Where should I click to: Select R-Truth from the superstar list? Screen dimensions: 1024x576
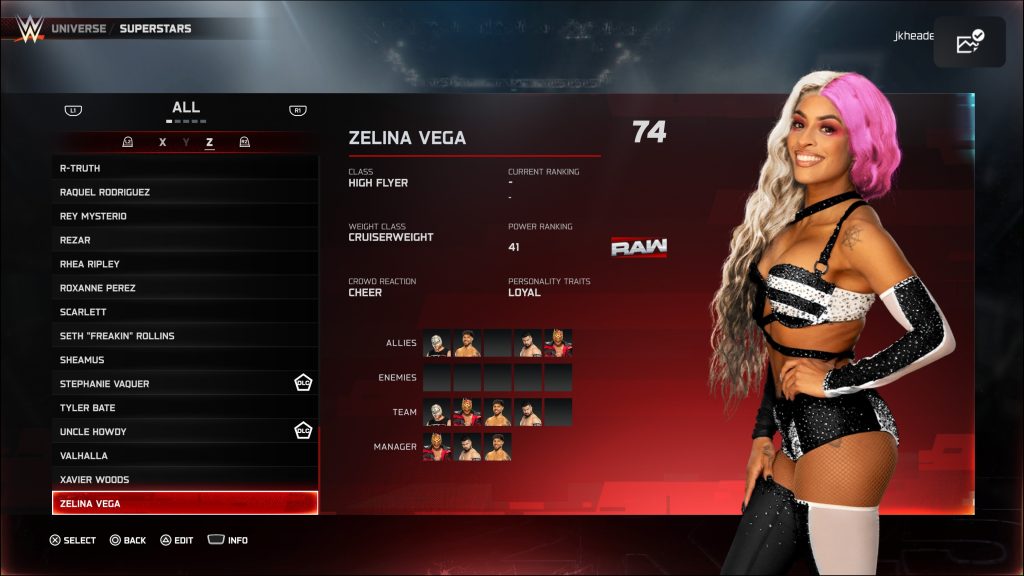(185, 168)
